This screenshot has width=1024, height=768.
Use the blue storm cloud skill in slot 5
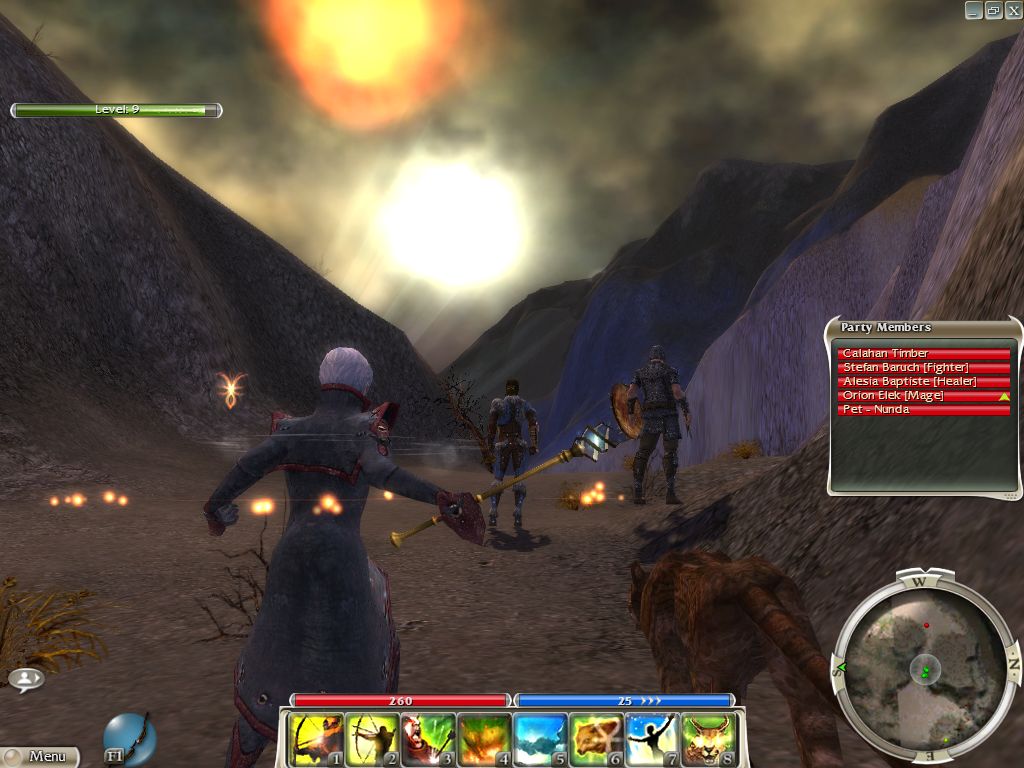coord(541,740)
